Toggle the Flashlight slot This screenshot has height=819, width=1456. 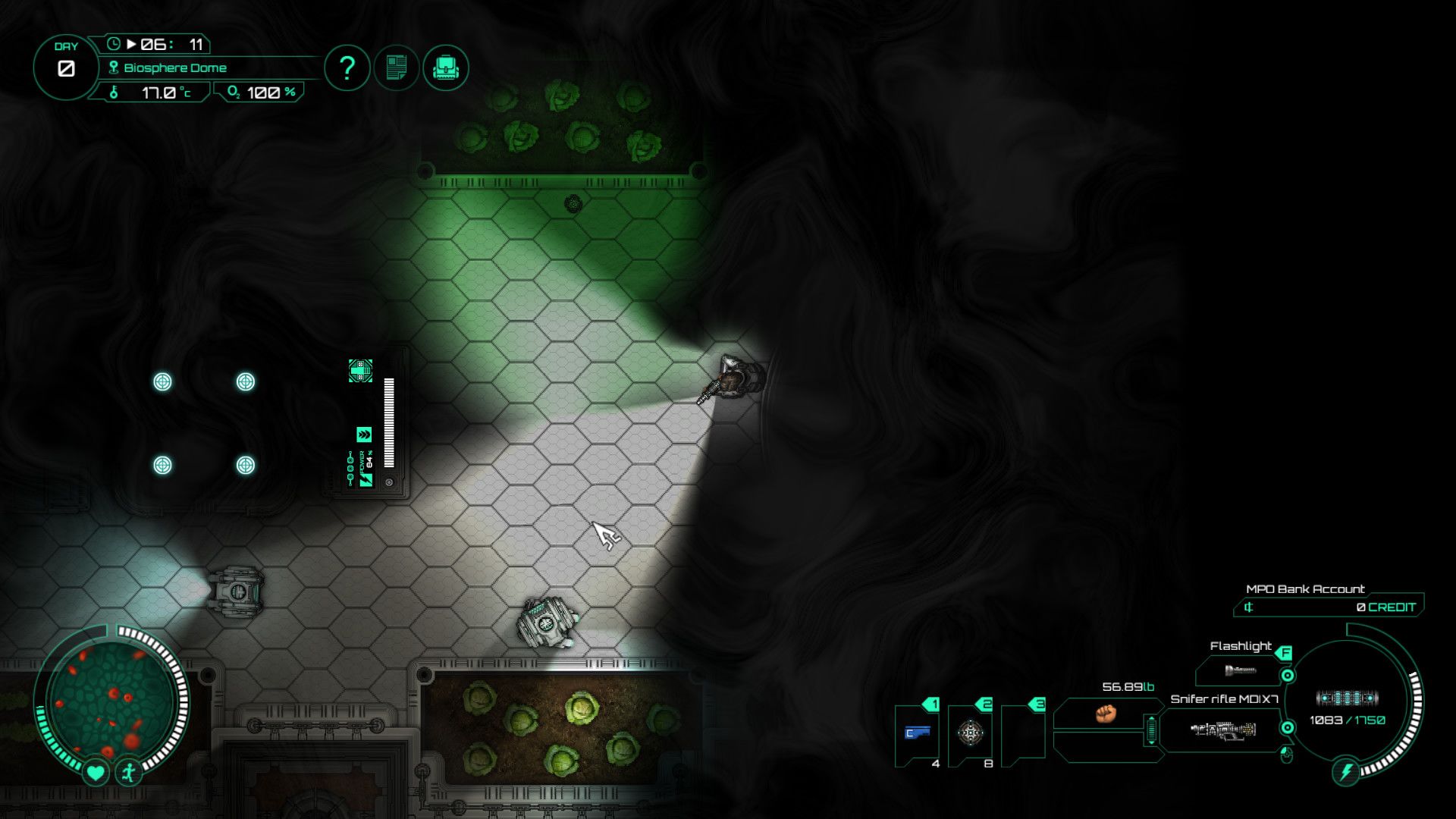[1241, 670]
